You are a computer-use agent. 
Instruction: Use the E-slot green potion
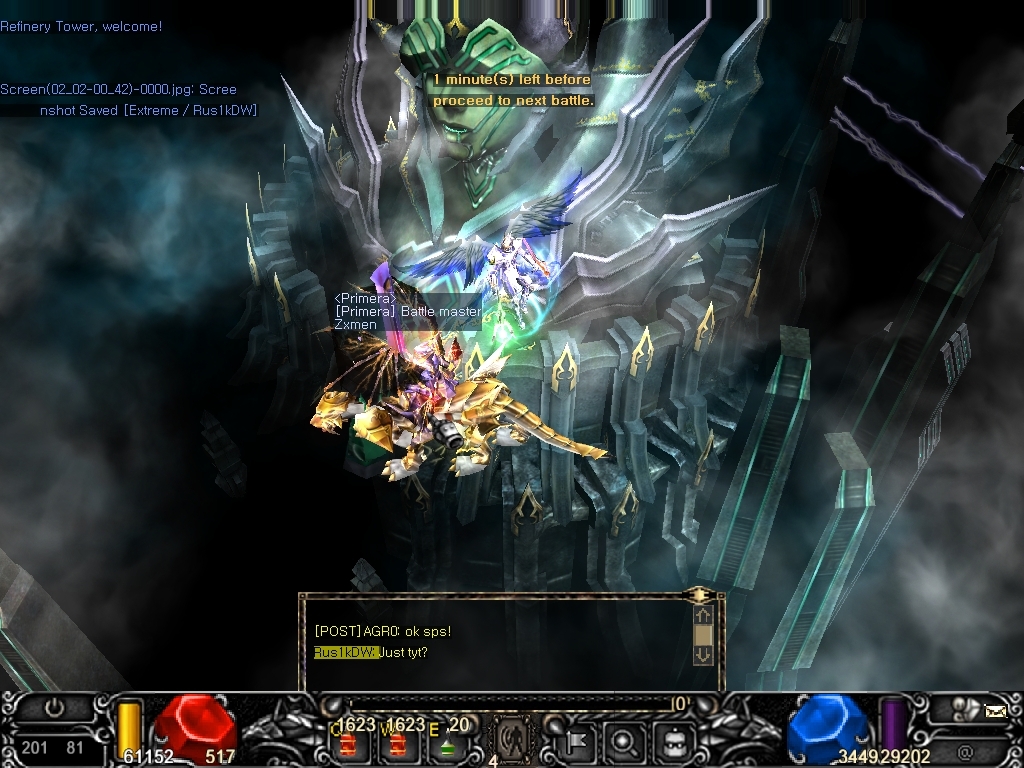(449, 744)
